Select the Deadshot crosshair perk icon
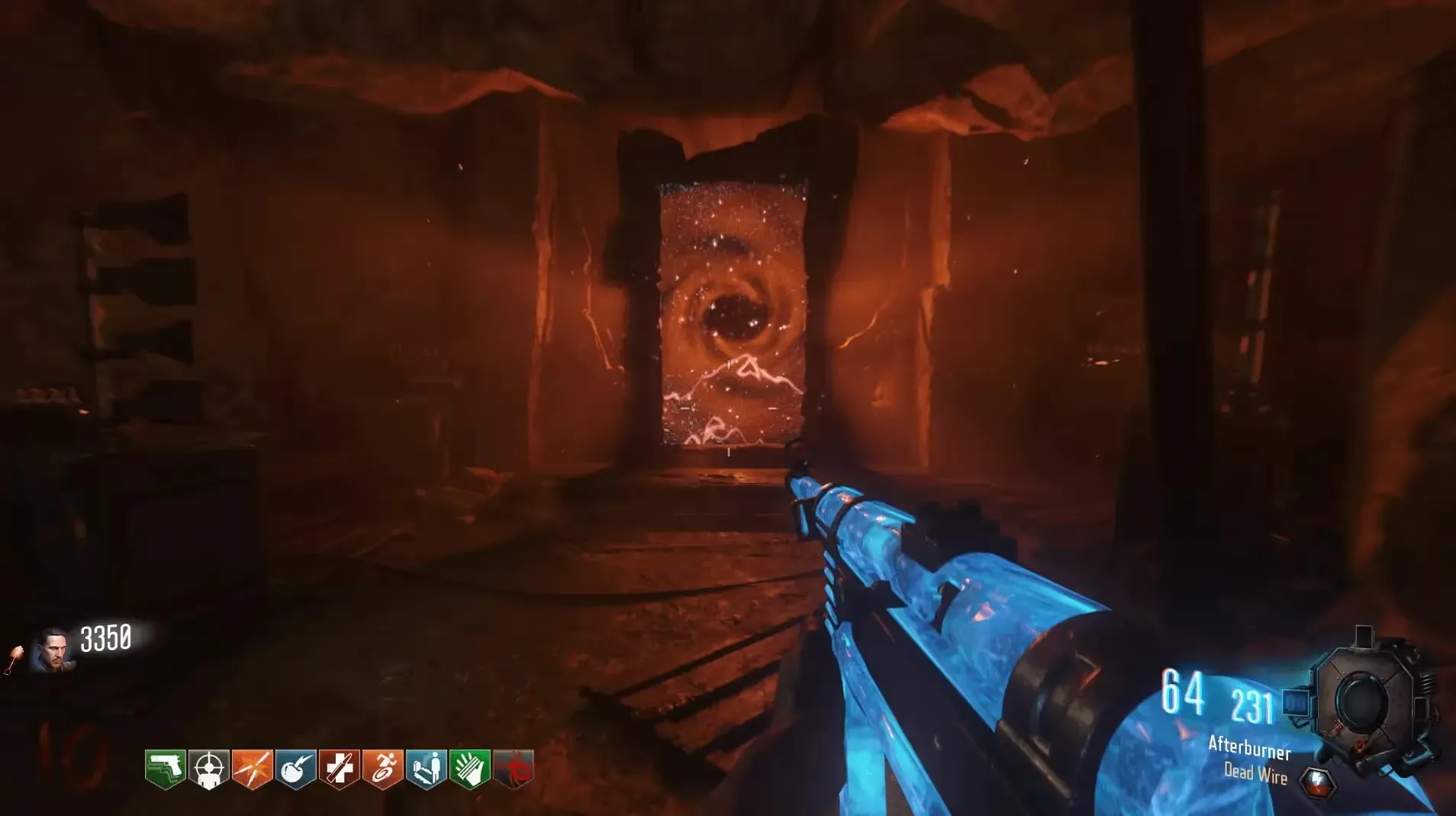The image size is (1456, 816). point(209,768)
